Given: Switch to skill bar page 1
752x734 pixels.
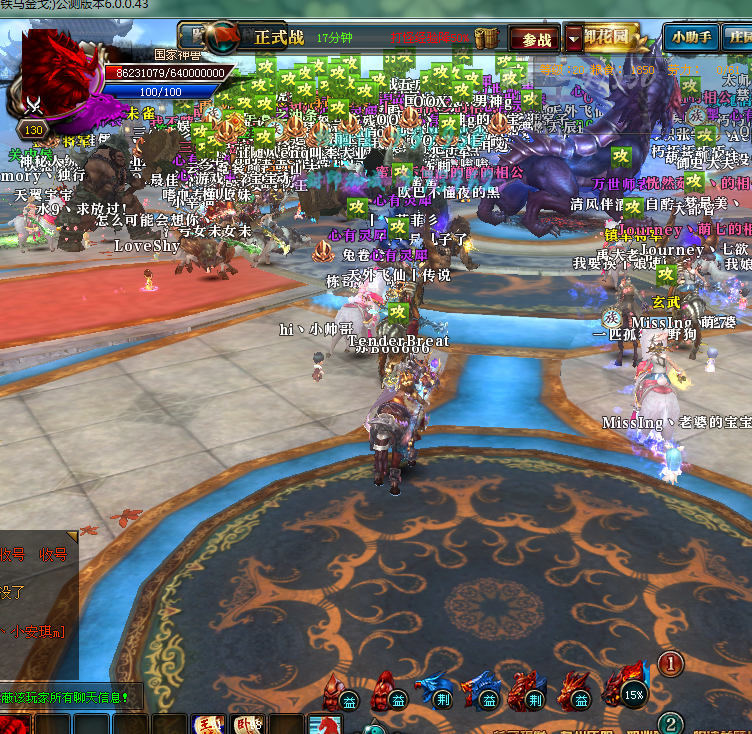Looking at the screenshot, I should click(671, 662).
